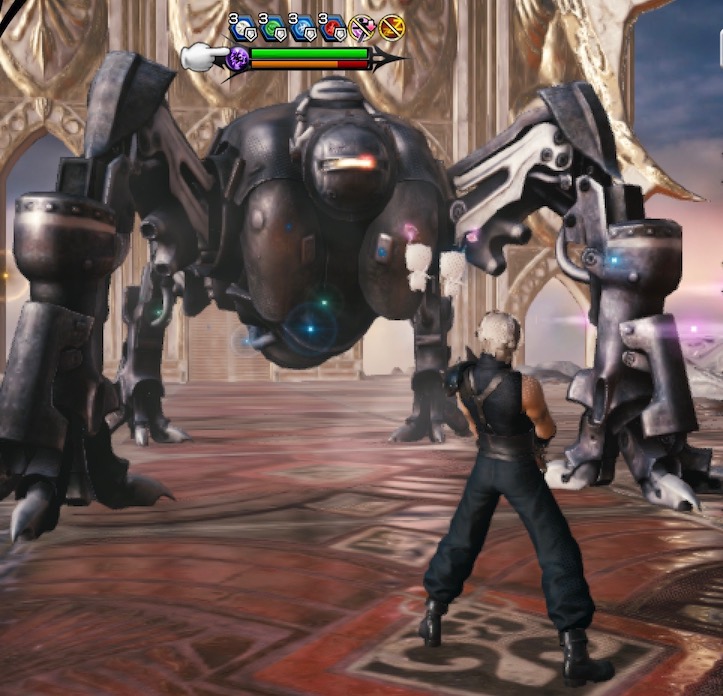
Task: Click the purple orb beside the enemy health bar
Action: pos(238,58)
